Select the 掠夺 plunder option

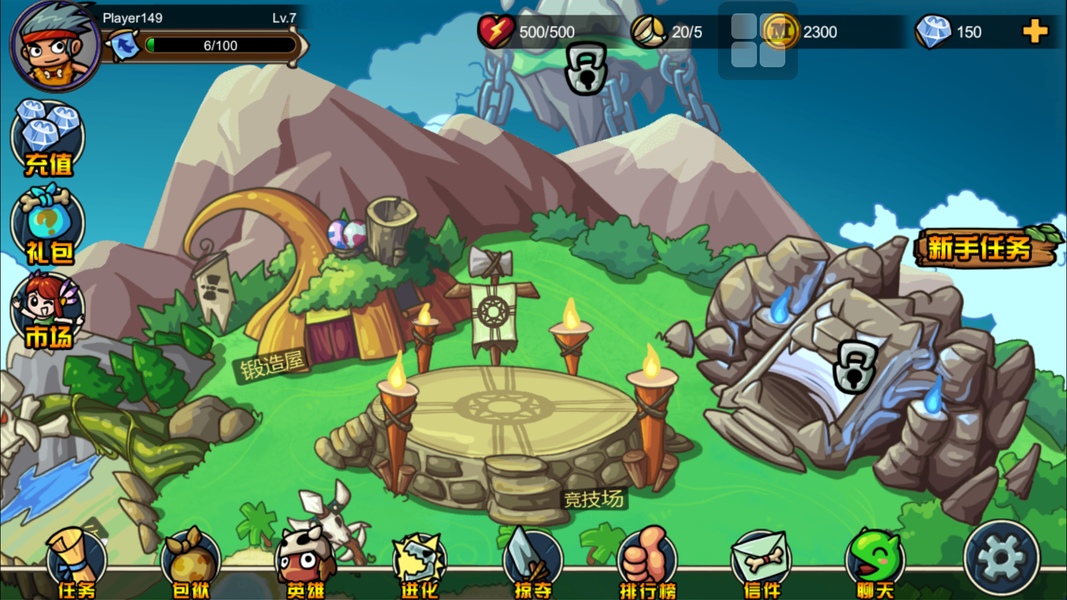[533, 565]
